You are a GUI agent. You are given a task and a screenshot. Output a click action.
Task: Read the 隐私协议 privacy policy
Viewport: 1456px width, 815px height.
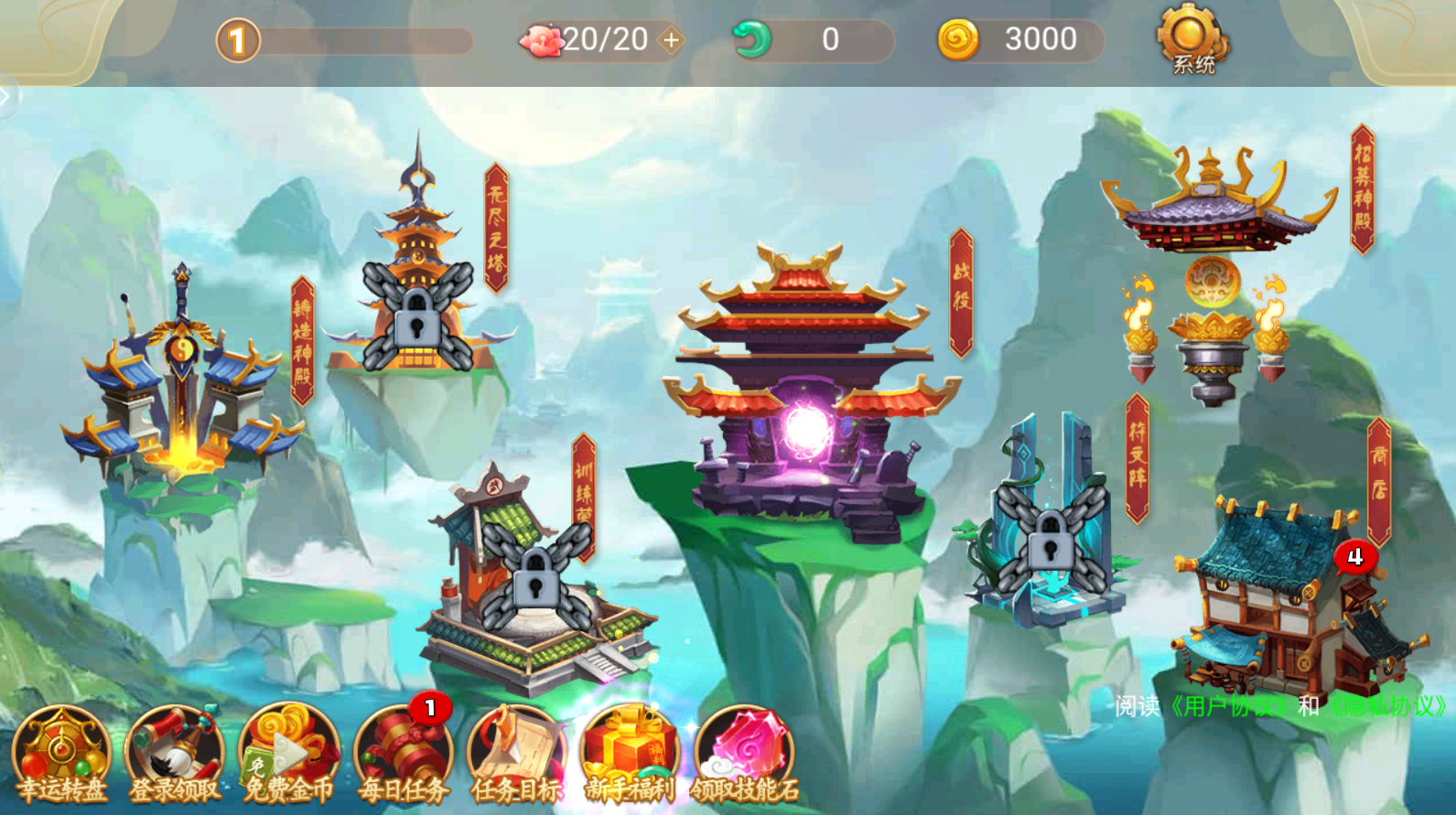point(1388,706)
